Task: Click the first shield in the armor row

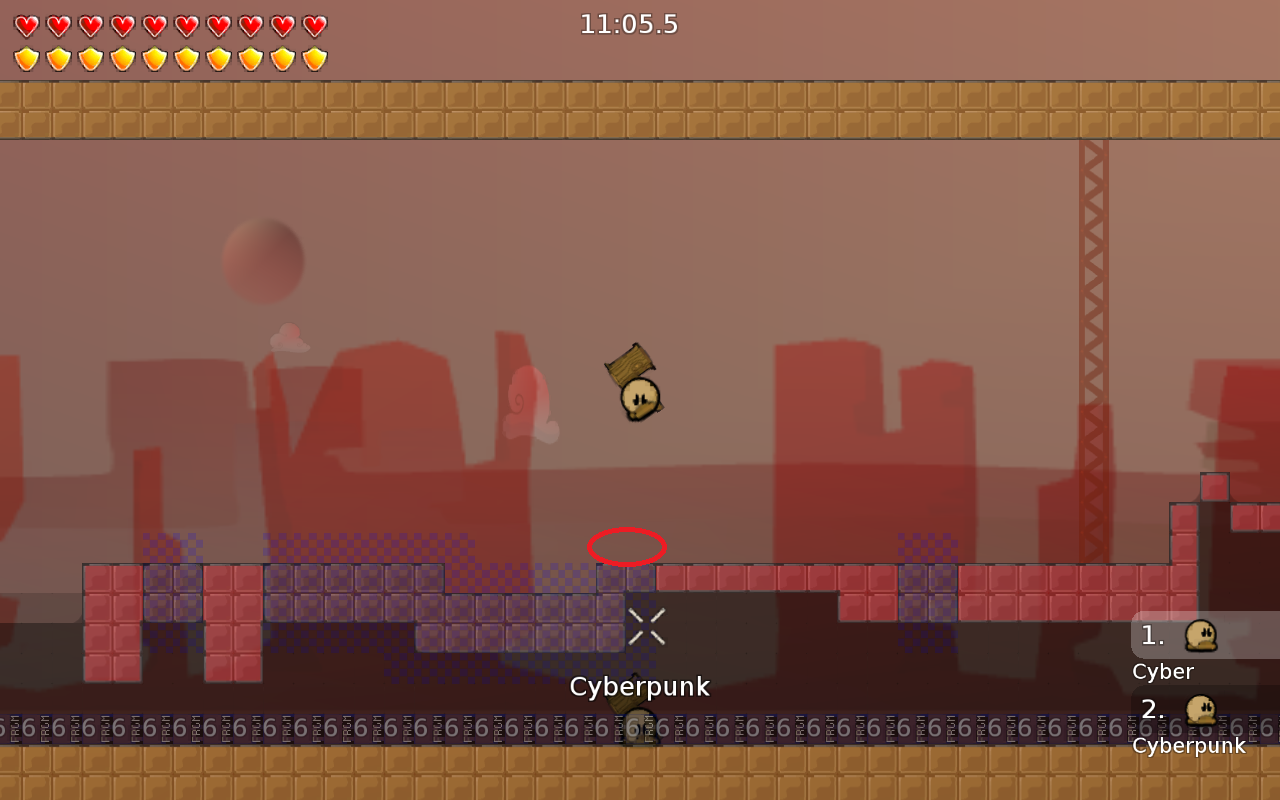Action: point(26,56)
